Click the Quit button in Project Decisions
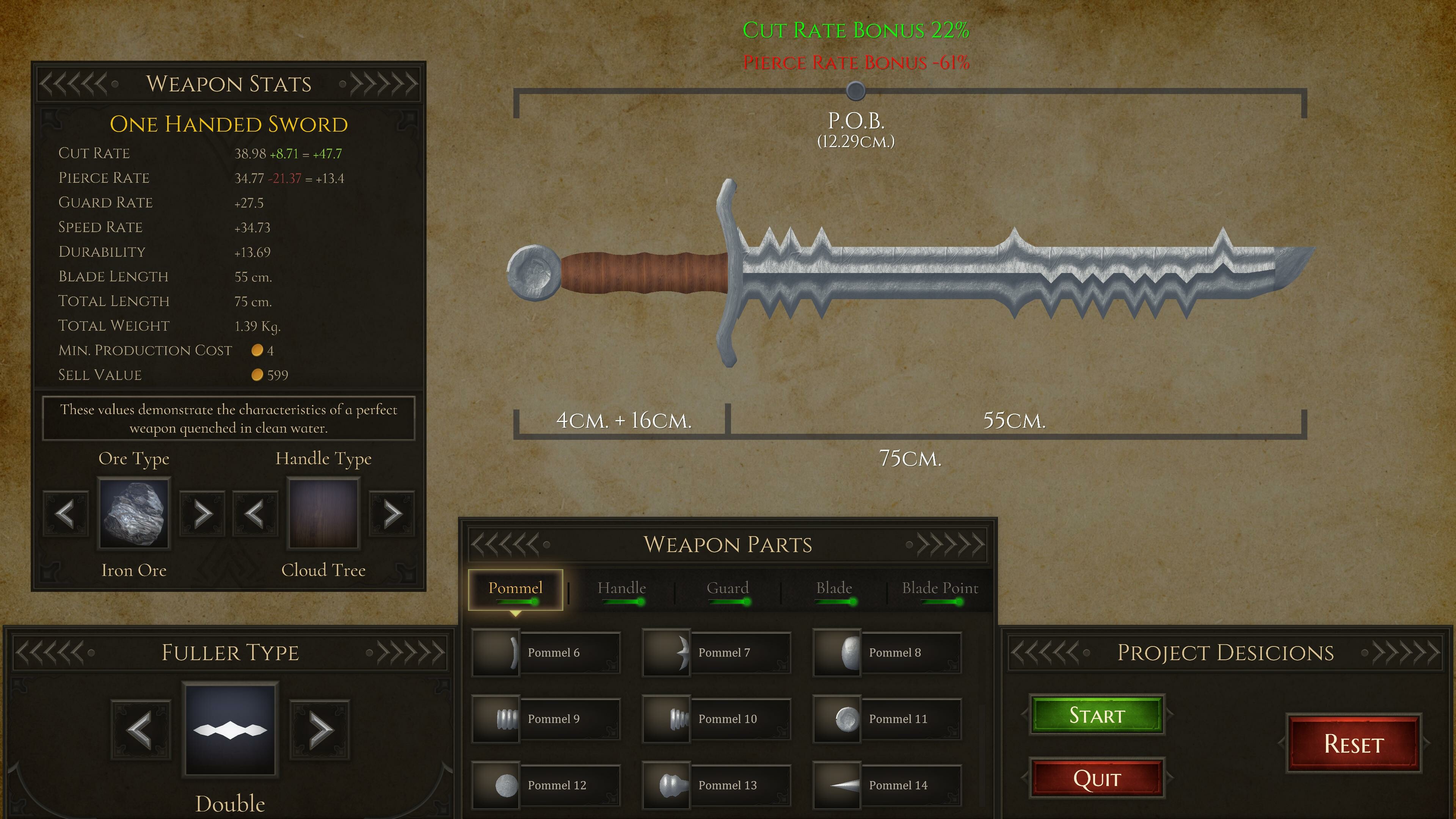Screen dimensions: 1456x819 1097,778
